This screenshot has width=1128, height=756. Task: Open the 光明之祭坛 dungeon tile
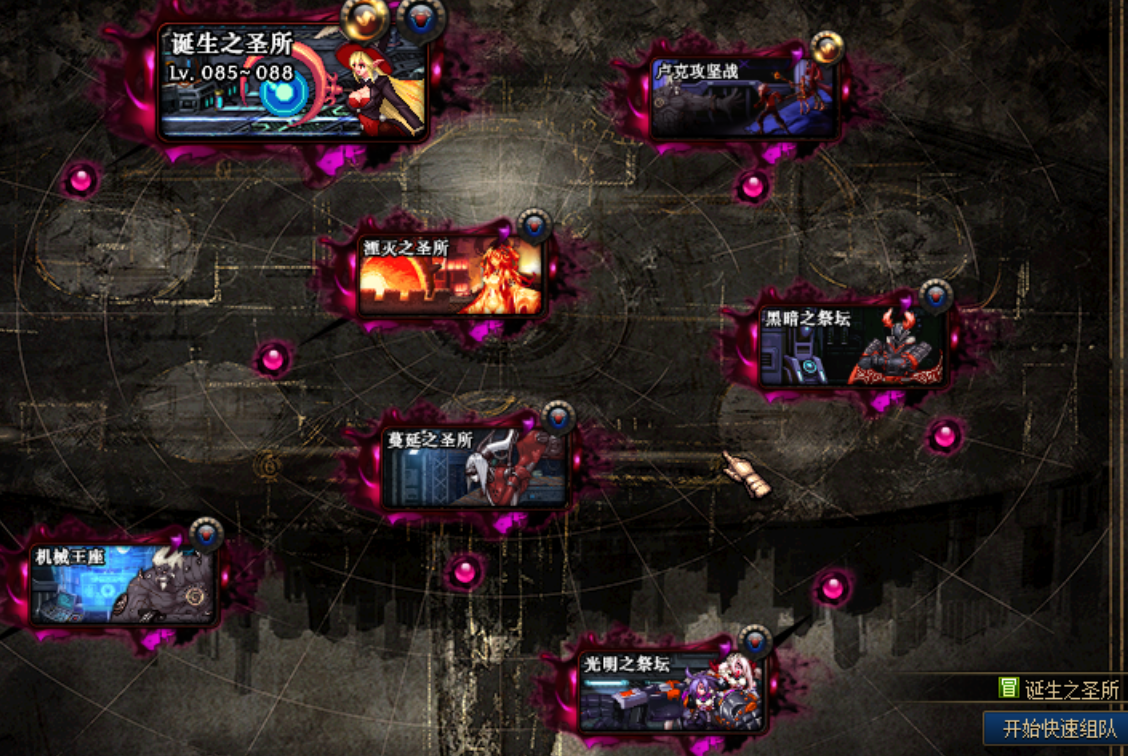click(x=671, y=691)
